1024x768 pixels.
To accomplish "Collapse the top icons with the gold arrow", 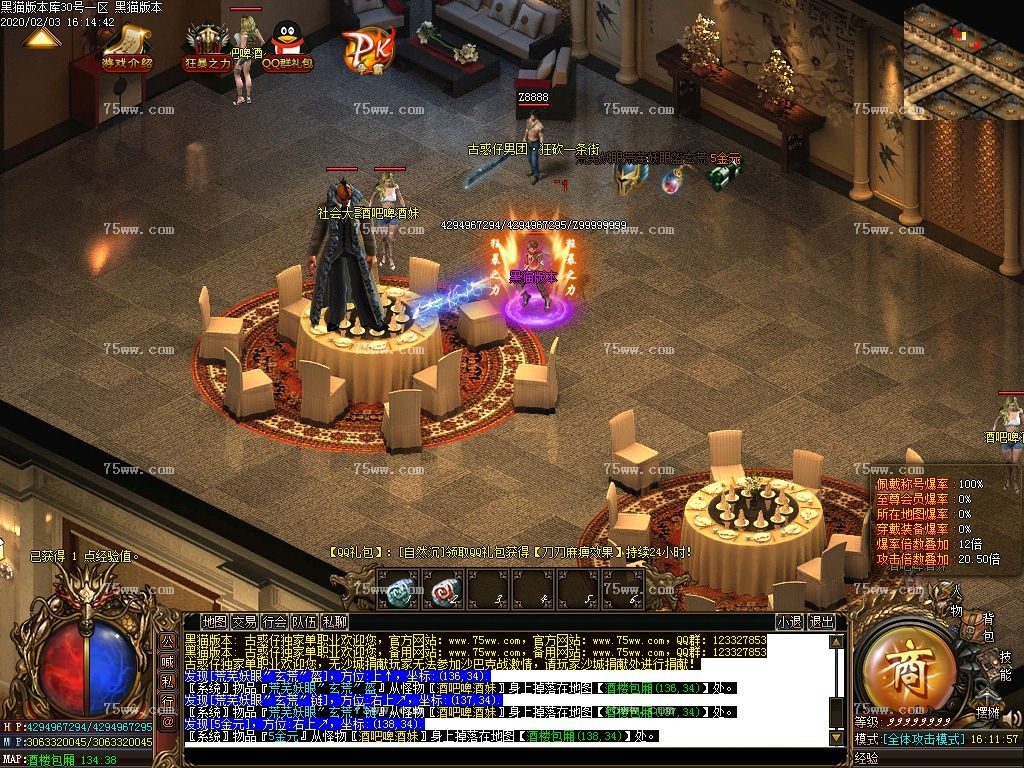I will tap(40, 38).
